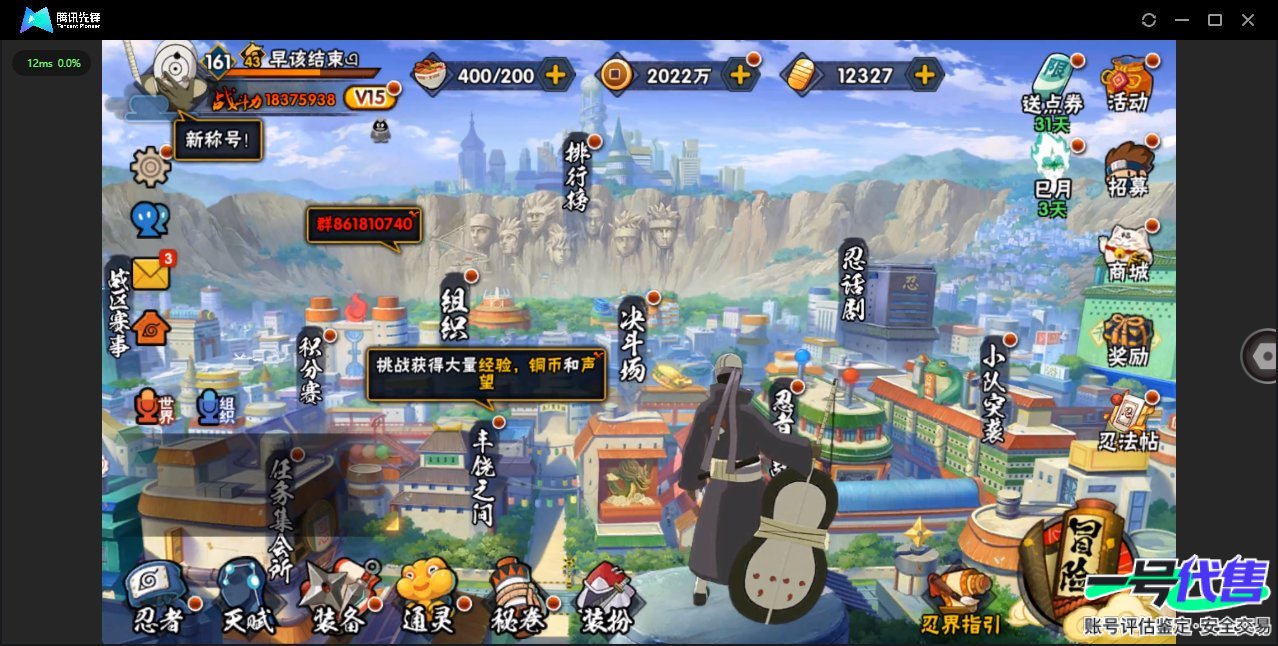
Task: Open the mail envelope inbox
Action: click(151, 273)
